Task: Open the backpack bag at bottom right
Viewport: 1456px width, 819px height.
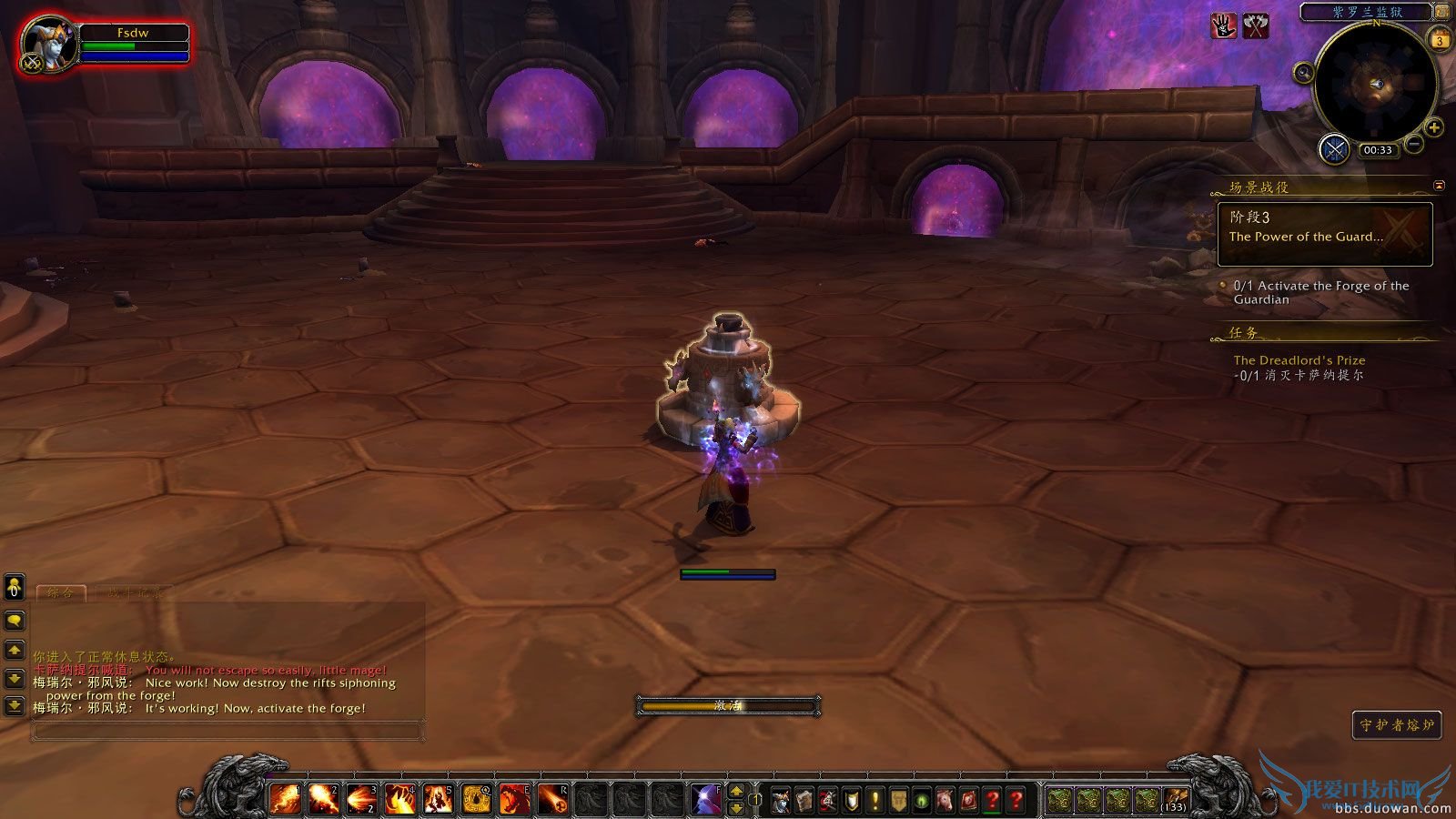Action: point(1175,798)
